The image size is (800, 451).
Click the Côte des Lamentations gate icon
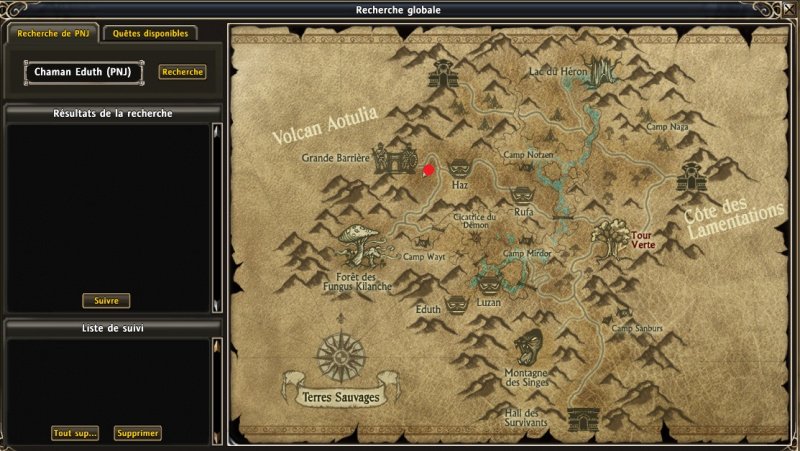point(690,177)
